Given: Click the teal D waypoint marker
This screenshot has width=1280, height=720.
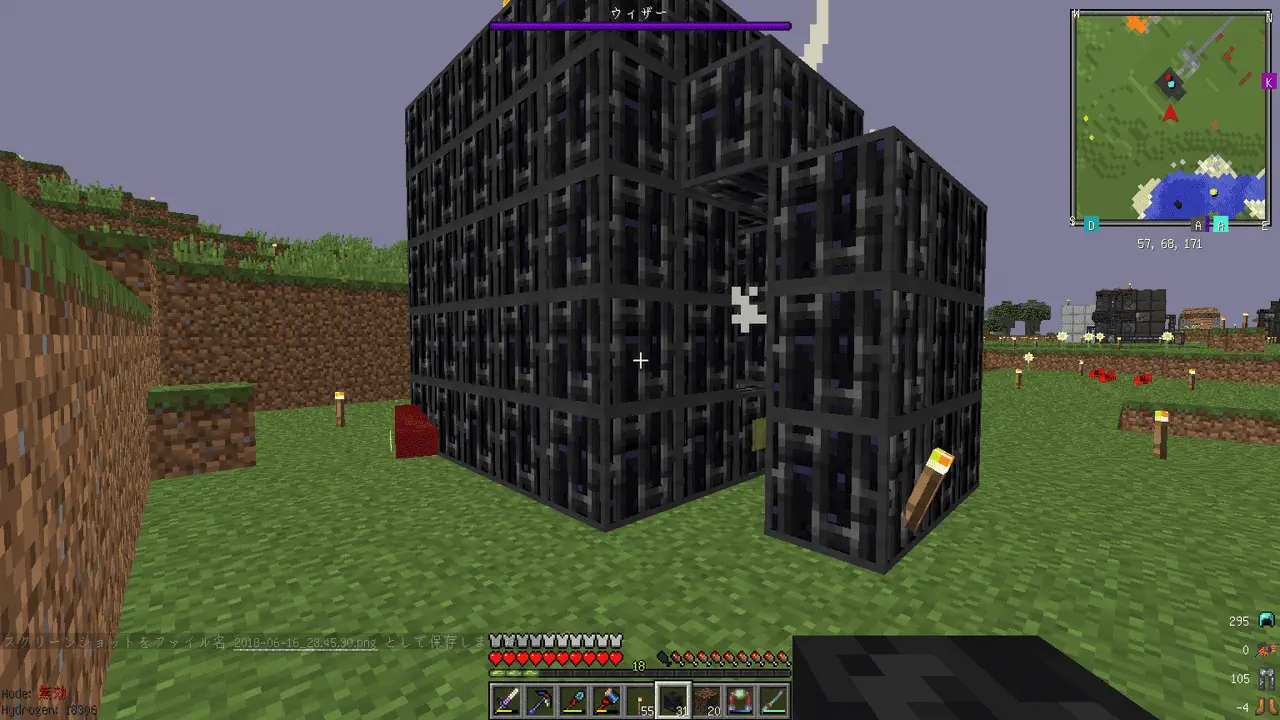Looking at the screenshot, I should [x=1091, y=225].
